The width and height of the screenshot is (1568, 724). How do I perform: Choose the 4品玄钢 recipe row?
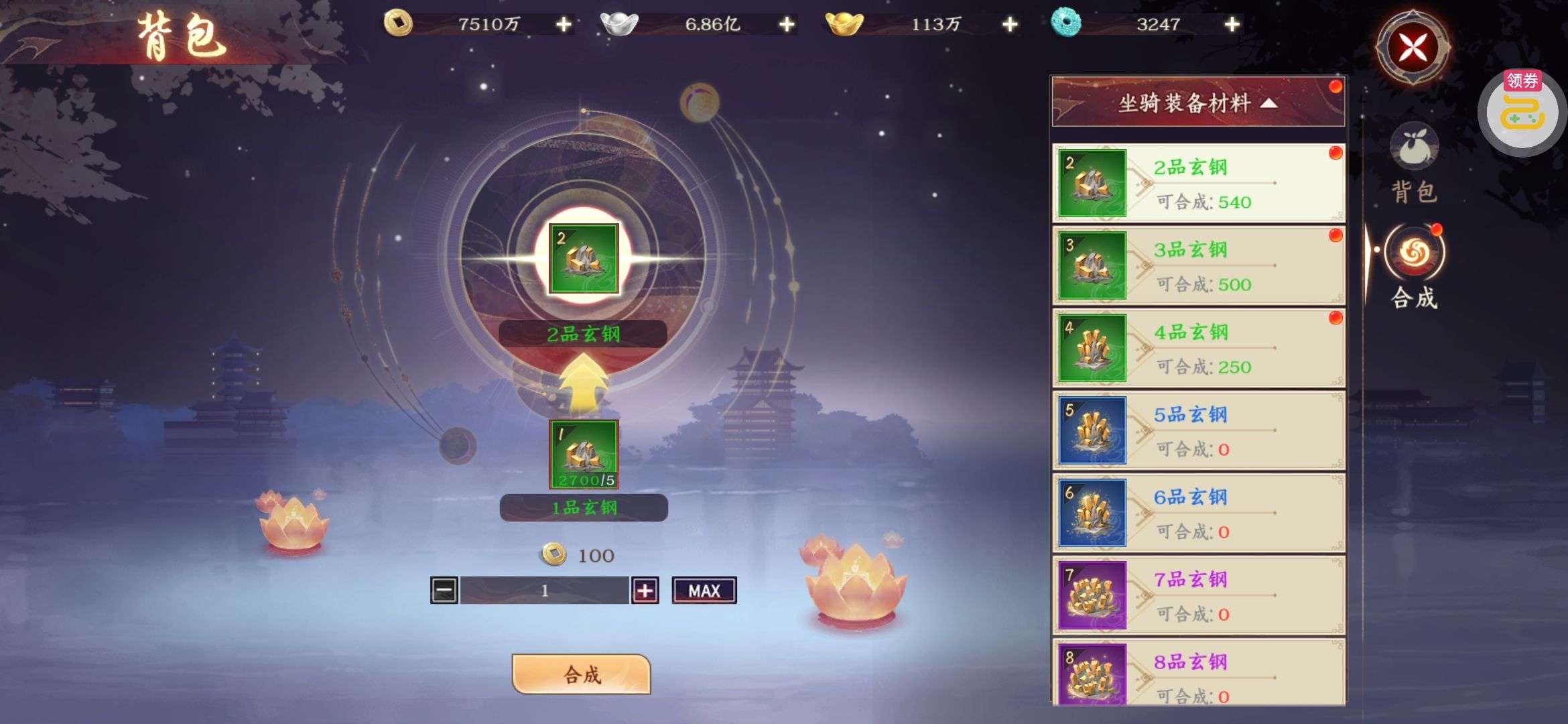tap(1197, 348)
